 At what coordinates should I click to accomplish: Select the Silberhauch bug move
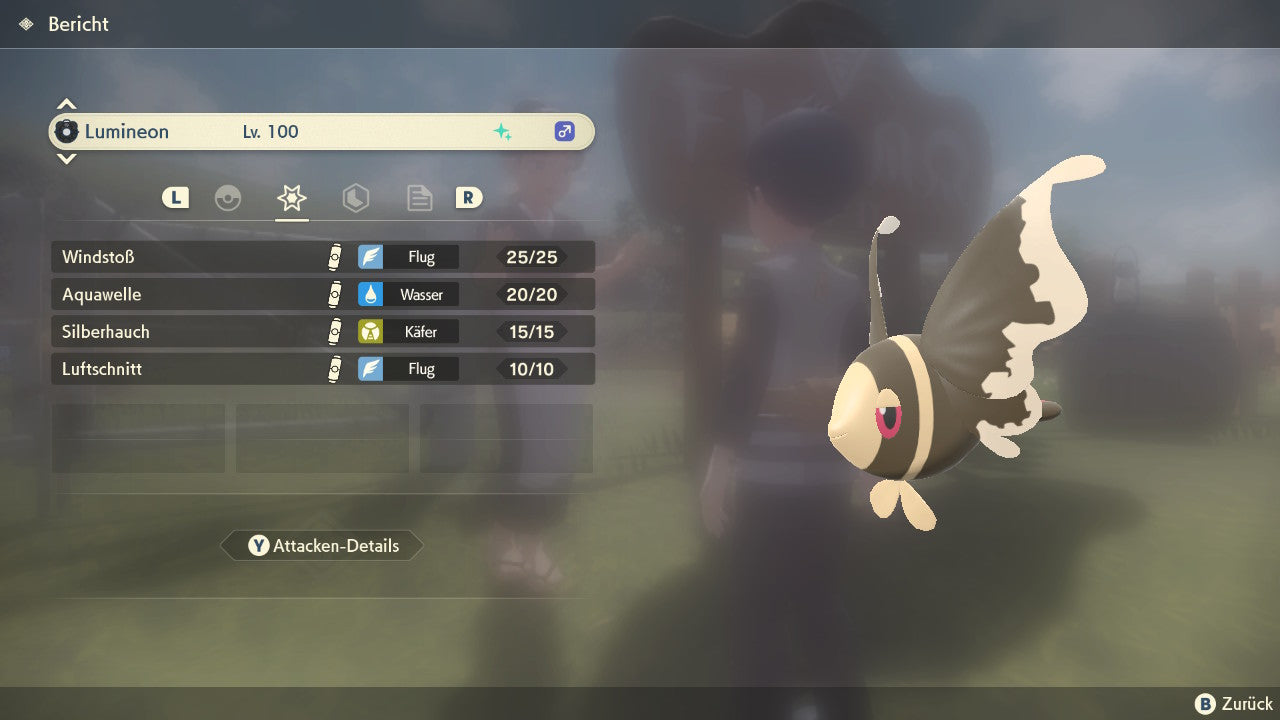(322, 331)
